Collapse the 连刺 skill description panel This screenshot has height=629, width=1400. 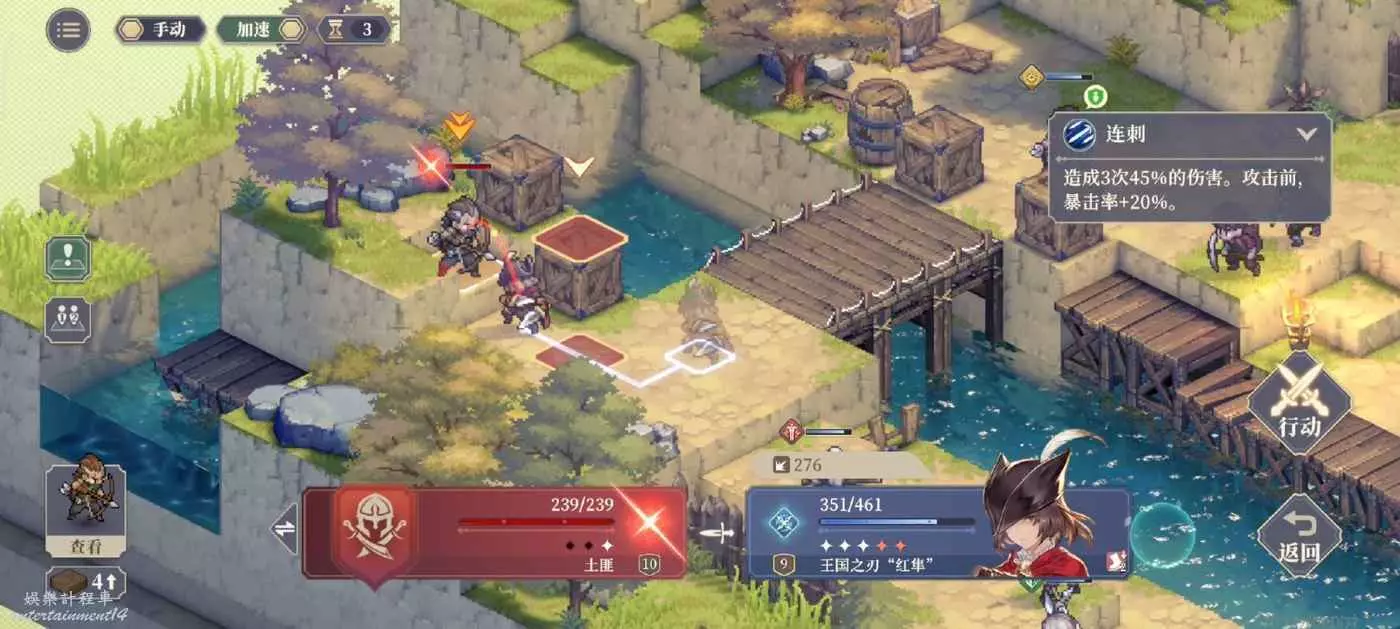point(1306,134)
